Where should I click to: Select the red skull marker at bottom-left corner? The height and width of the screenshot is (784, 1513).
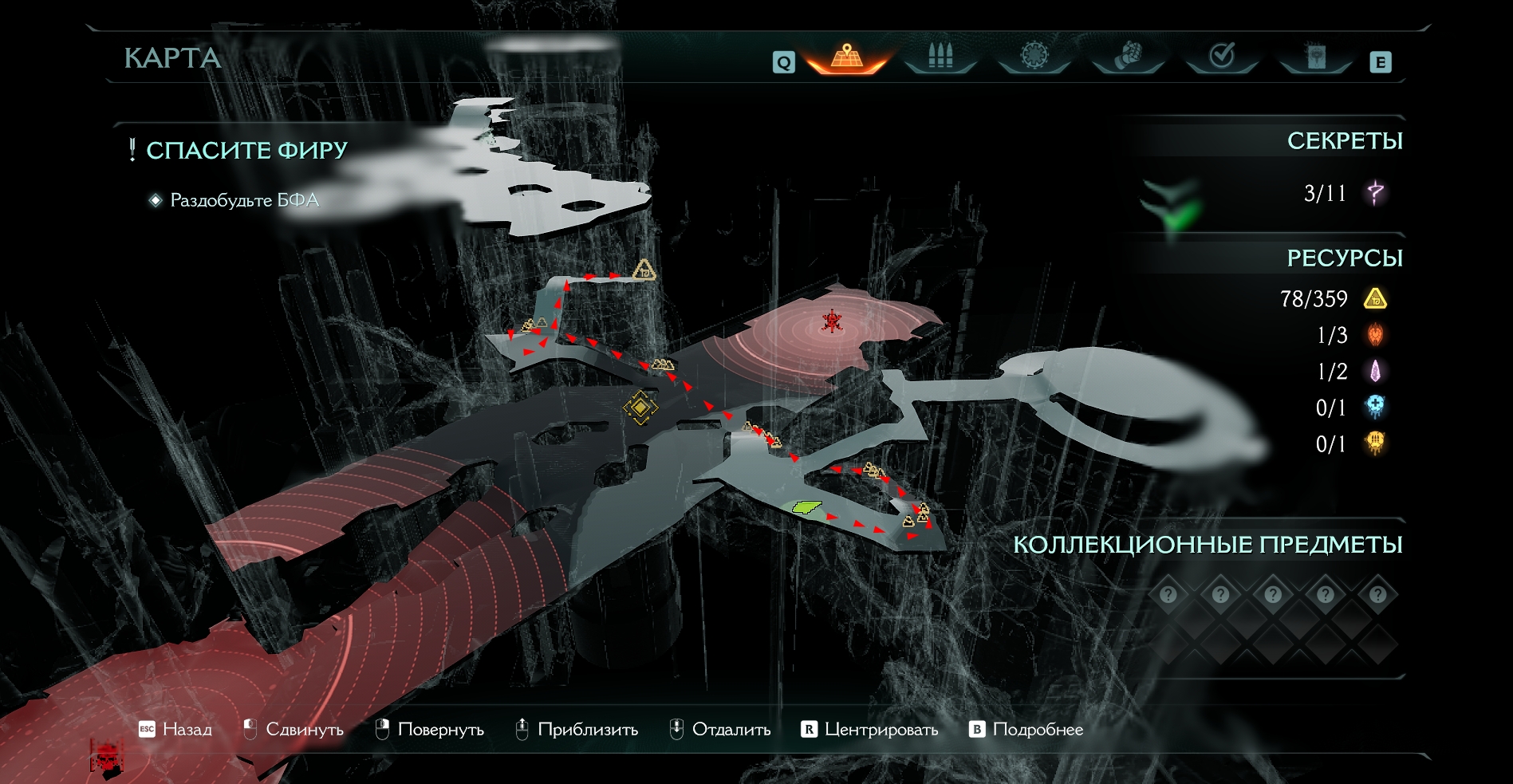tap(107, 756)
